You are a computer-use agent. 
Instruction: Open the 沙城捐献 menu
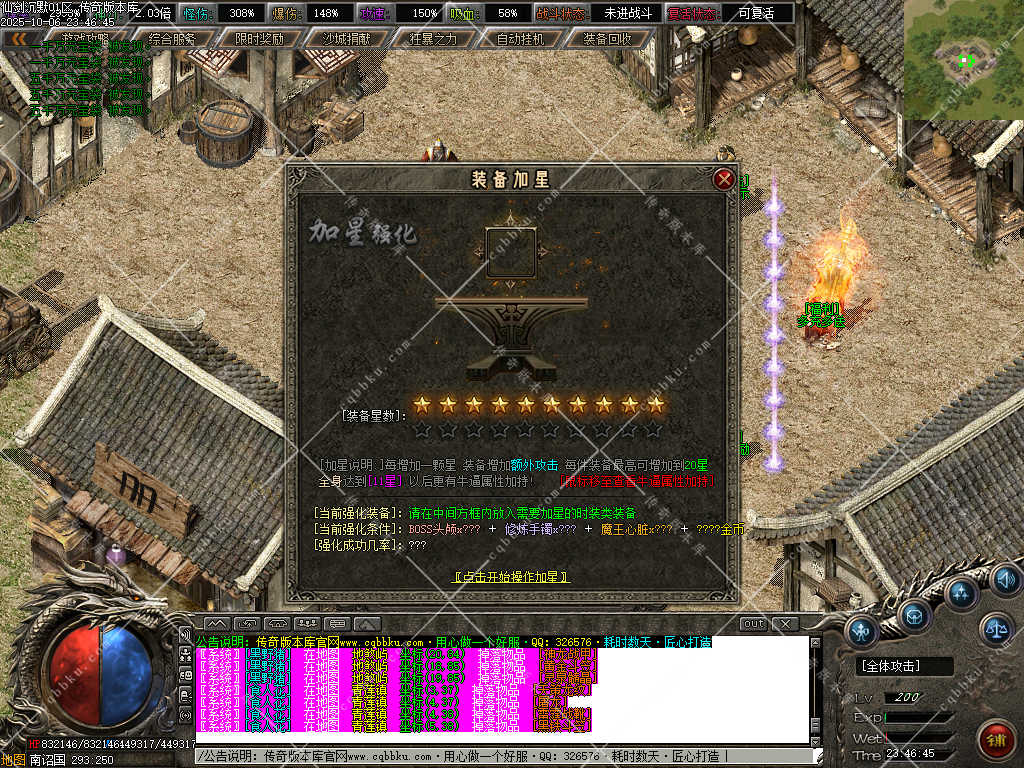coord(345,39)
